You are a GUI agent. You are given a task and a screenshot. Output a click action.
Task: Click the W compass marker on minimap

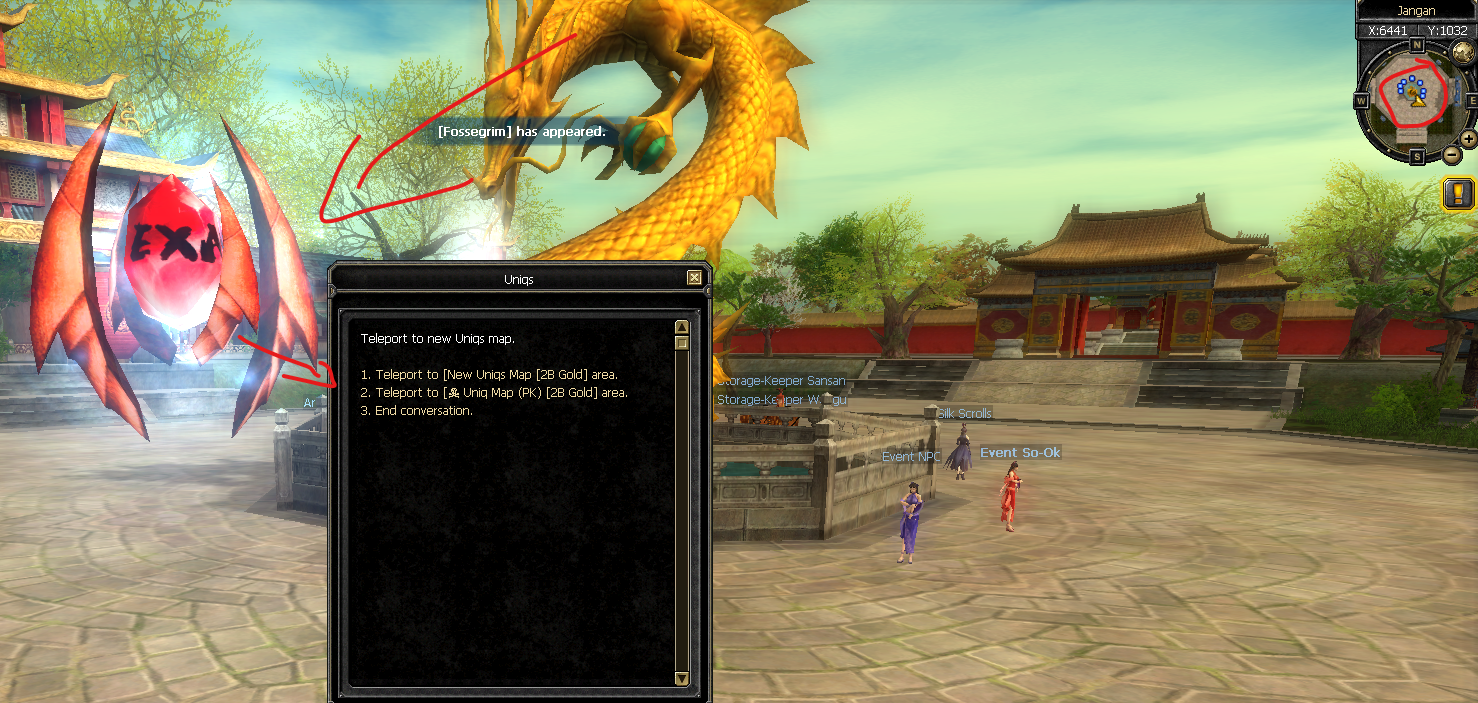coord(1362,101)
